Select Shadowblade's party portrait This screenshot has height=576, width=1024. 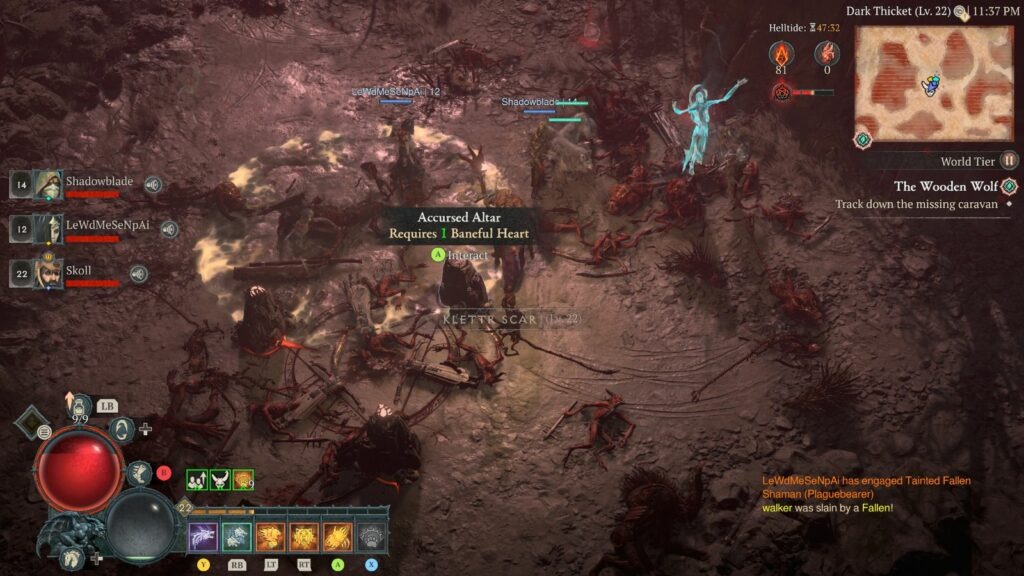click(x=46, y=184)
